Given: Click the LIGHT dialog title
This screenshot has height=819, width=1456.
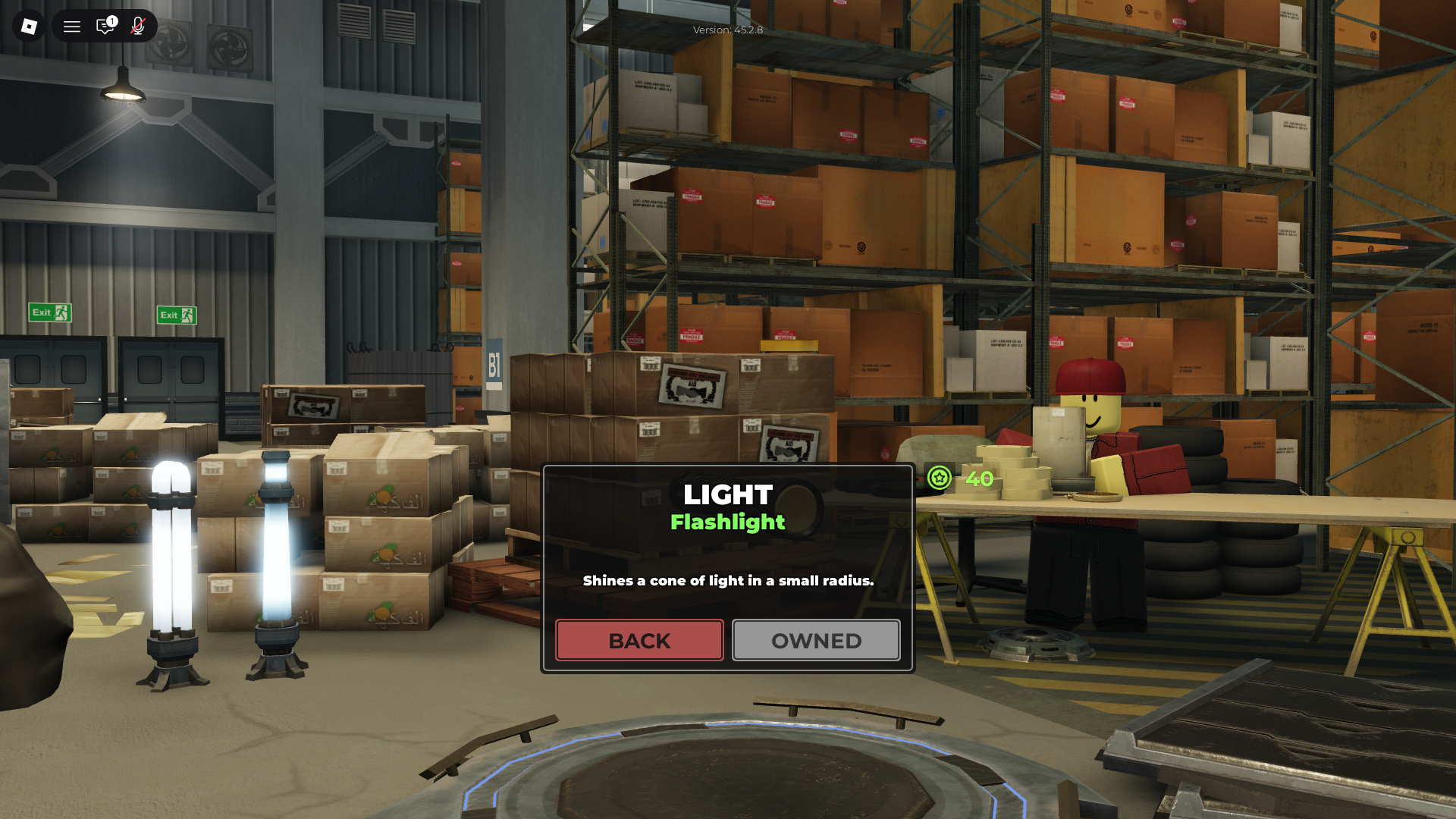Looking at the screenshot, I should click(727, 494).
